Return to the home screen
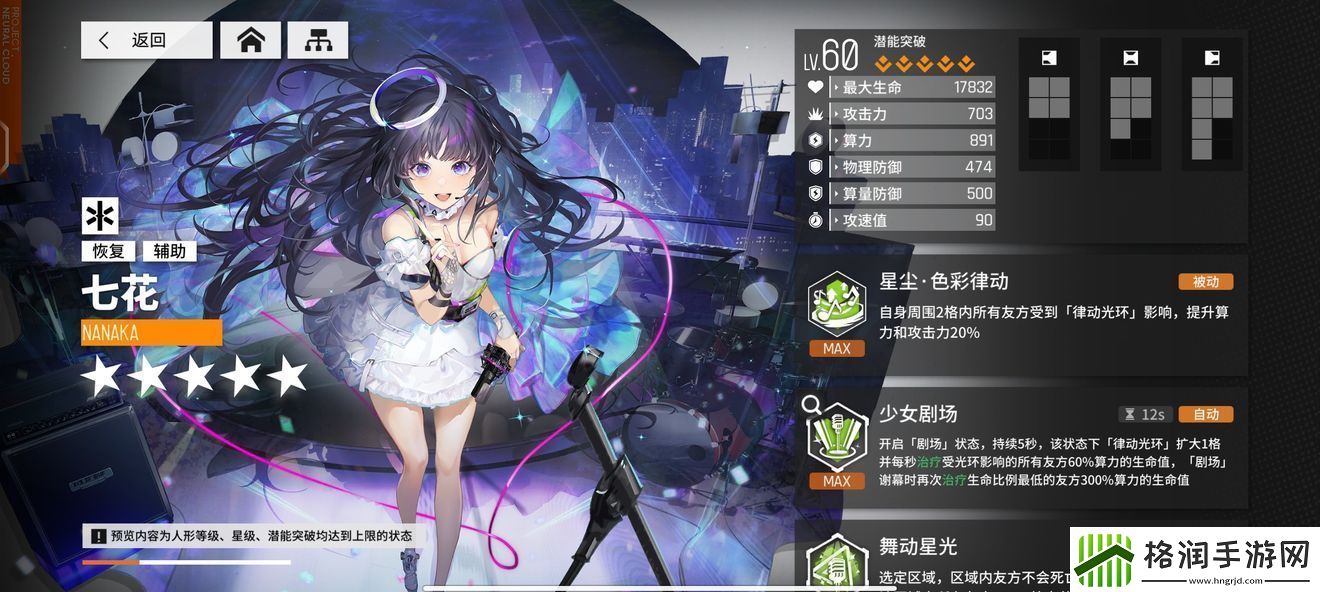1320x592 pixels. click(x=250, y=40)
